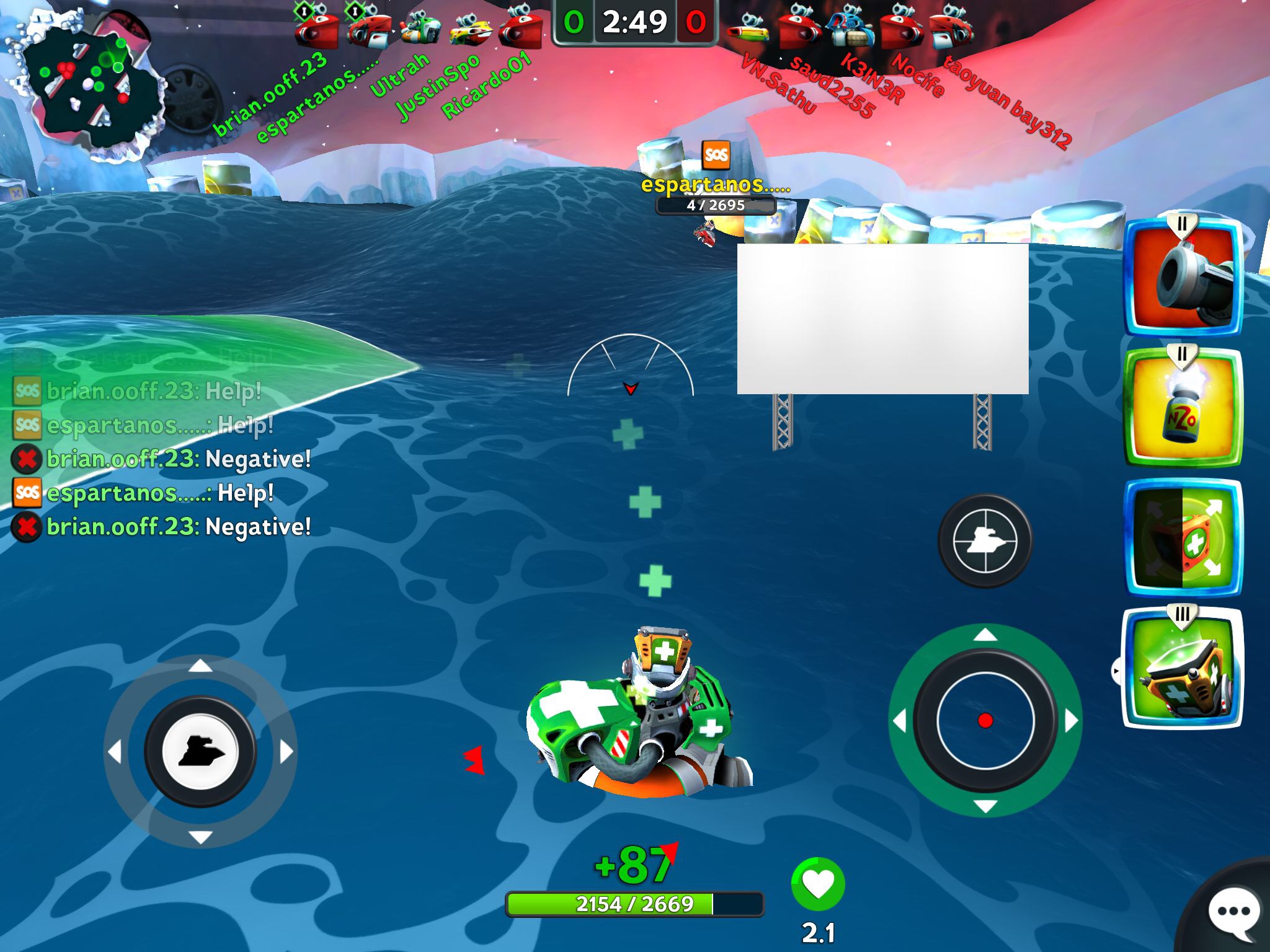Expand the arrow beside medic crate slot
This screenshot has width=1270, height=952.
[x=1116, y=671]
